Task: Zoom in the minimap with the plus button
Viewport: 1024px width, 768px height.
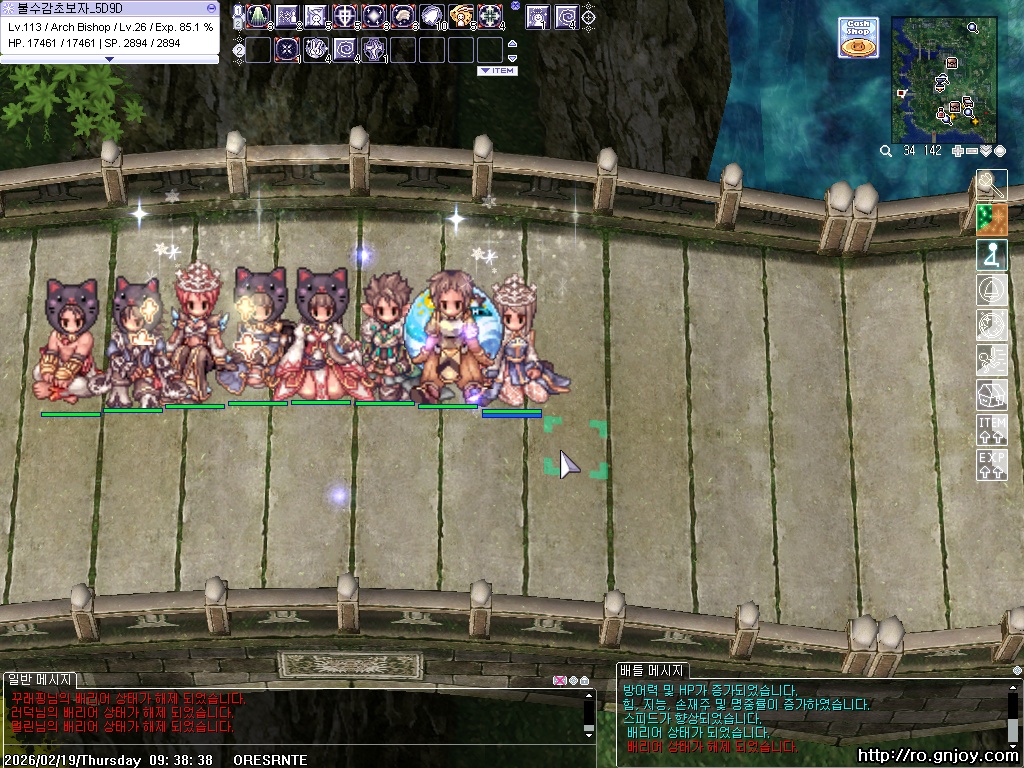Action: pyautogui.click(x=957, y=151)
